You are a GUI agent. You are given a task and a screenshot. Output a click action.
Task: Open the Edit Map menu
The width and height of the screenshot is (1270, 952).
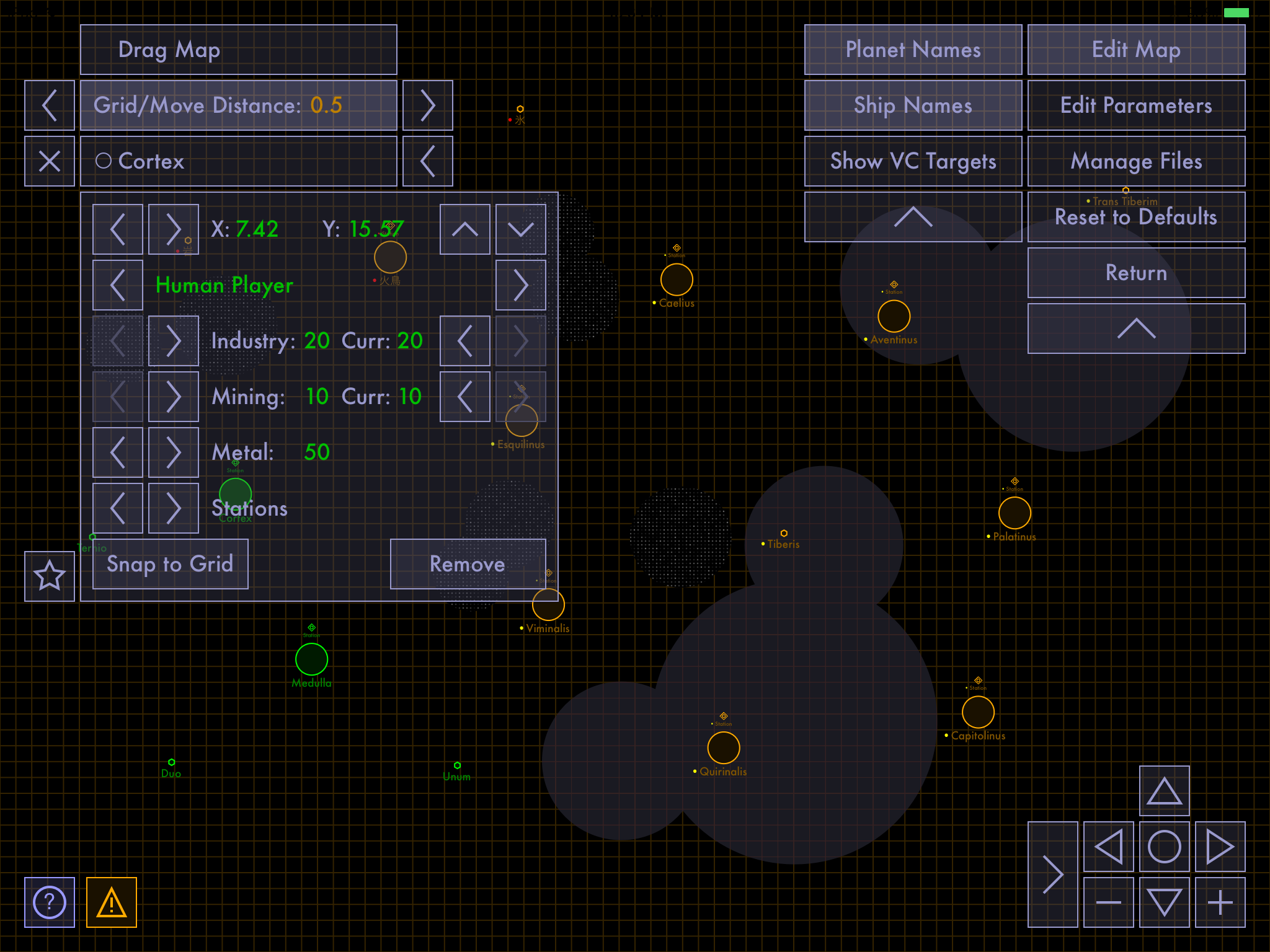(x=1136, y=50)
